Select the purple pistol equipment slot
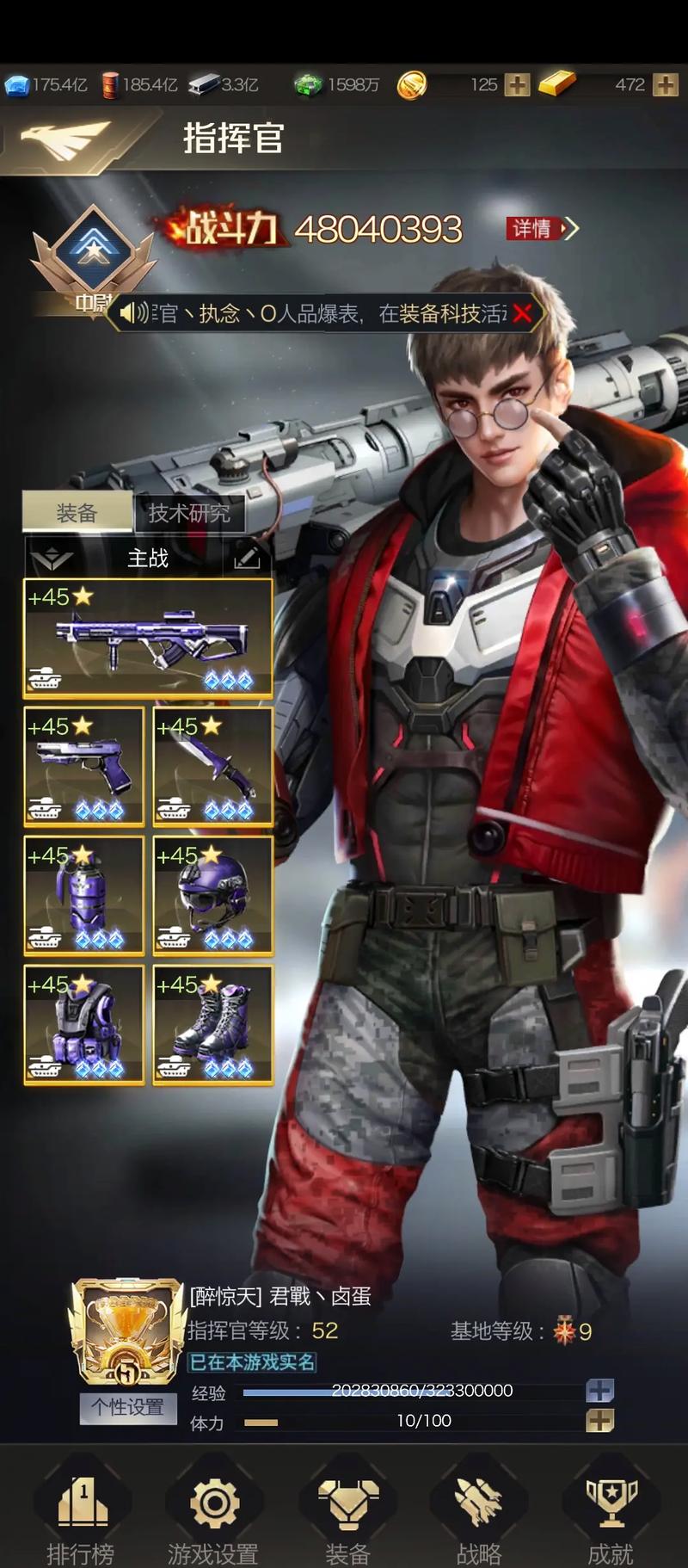 83,766
